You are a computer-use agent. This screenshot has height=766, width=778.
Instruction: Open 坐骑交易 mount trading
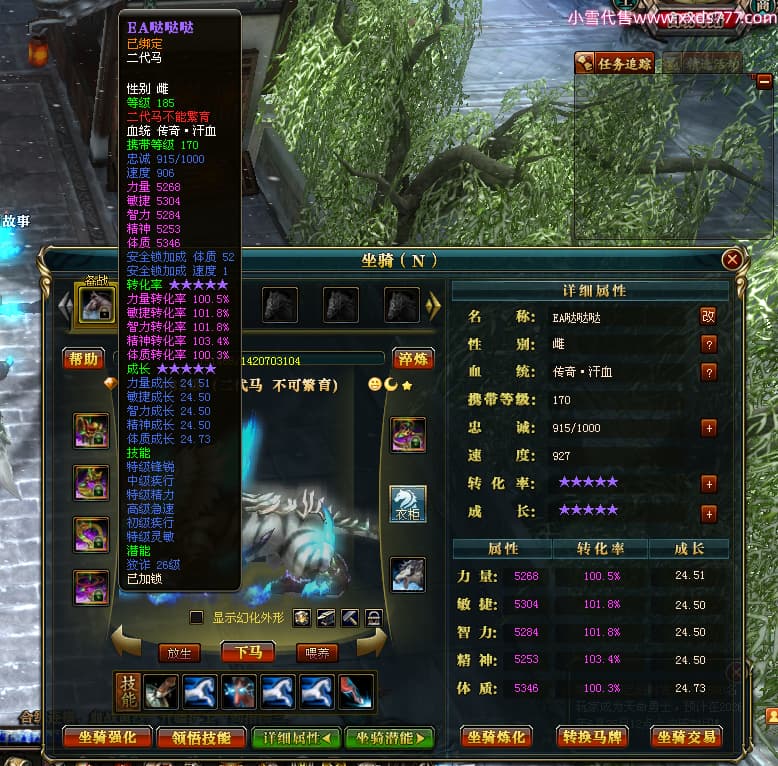686,738
